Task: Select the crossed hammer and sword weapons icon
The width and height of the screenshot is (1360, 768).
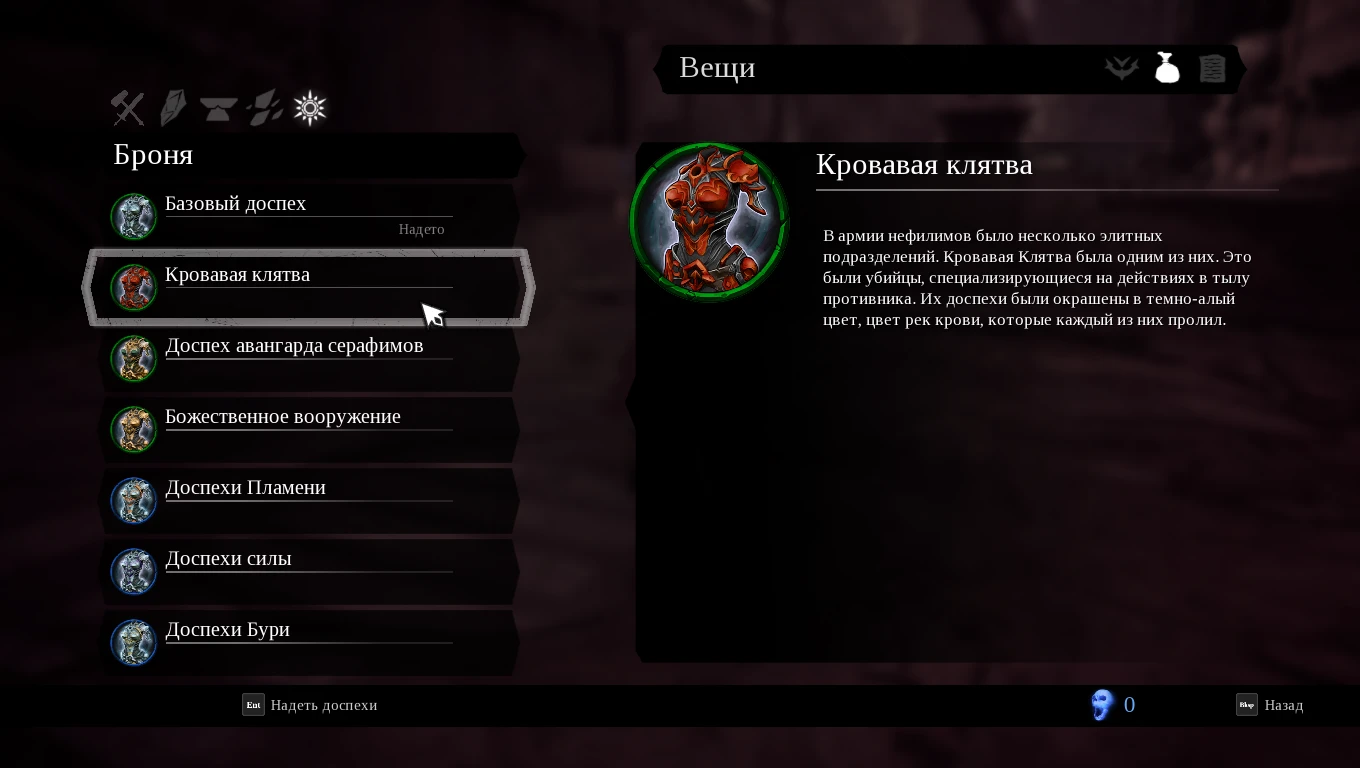Action: tap(127, 108)
